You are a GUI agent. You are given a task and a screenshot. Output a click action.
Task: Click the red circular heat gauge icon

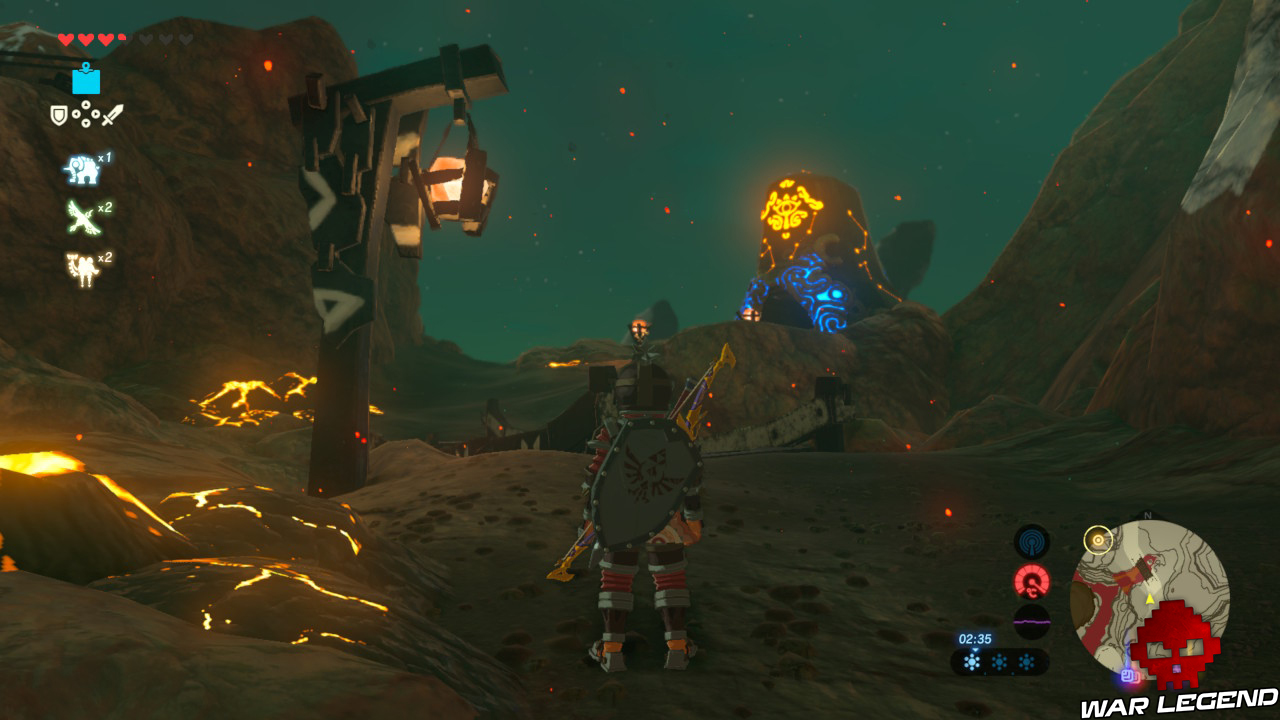pos(1032,581)
